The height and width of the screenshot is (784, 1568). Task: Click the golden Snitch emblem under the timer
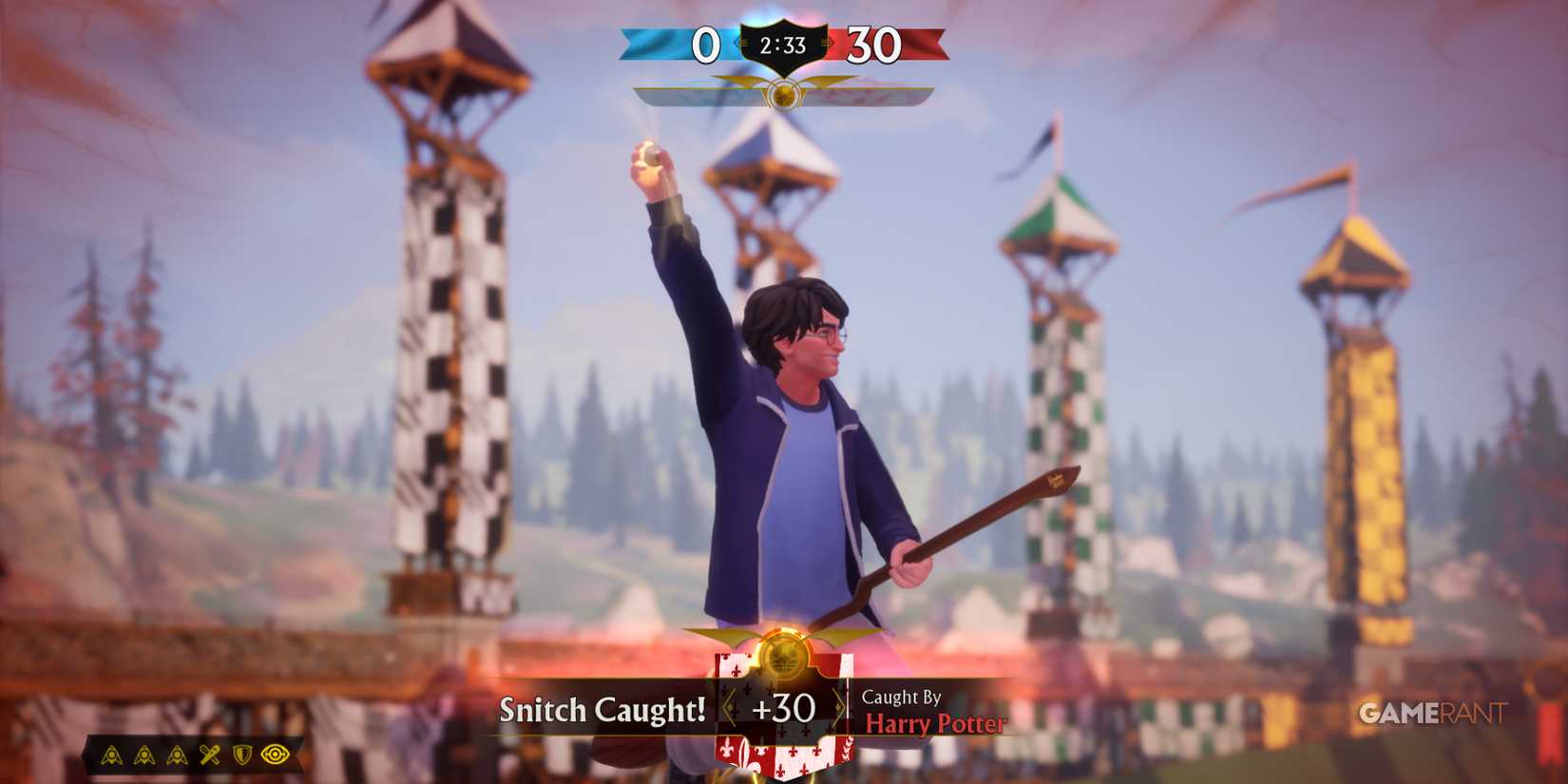pyautogui.click(x=784, y=95)
